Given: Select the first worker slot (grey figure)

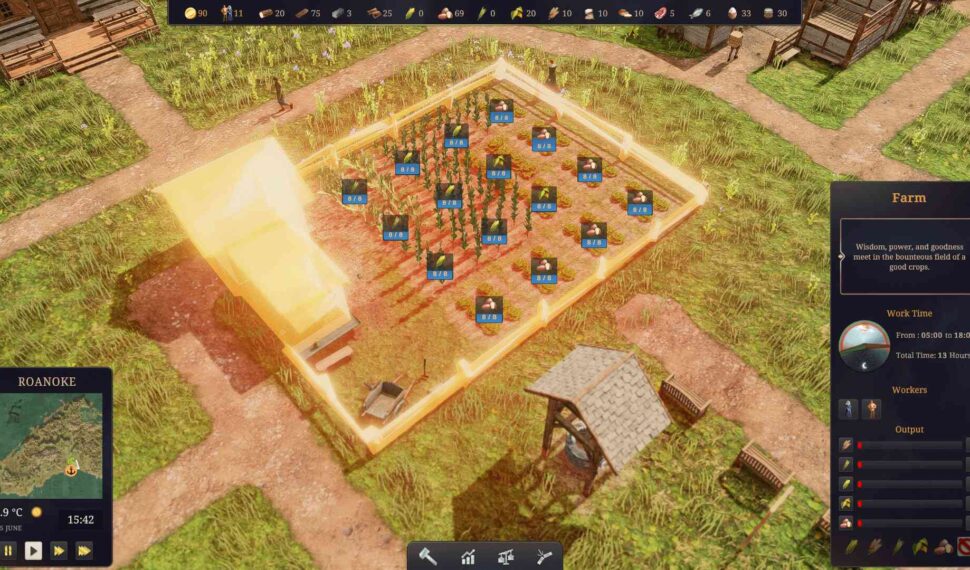Looking at the screenshot, I should 848,408.
